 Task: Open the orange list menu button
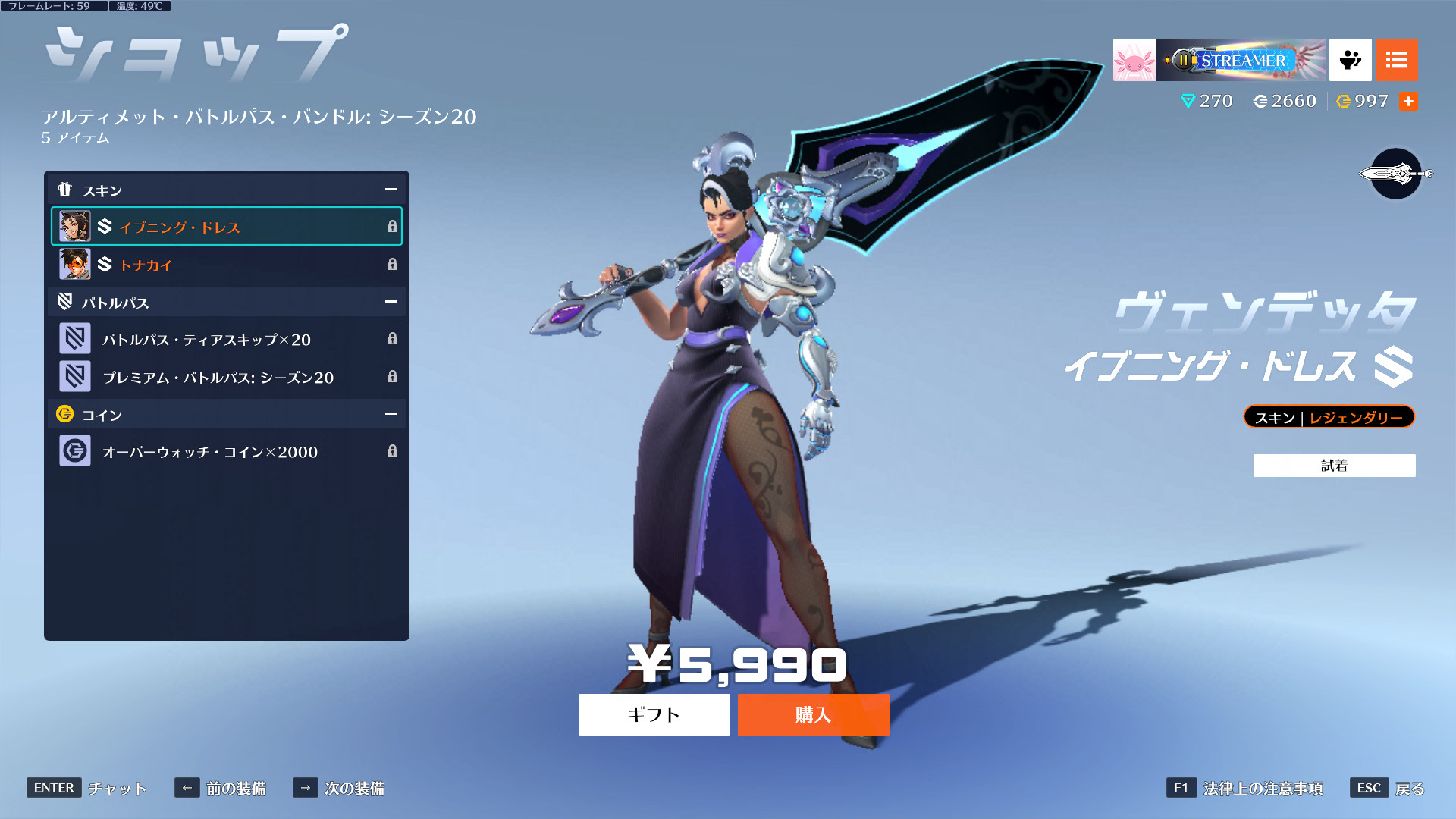click(x=1396, y=60)
